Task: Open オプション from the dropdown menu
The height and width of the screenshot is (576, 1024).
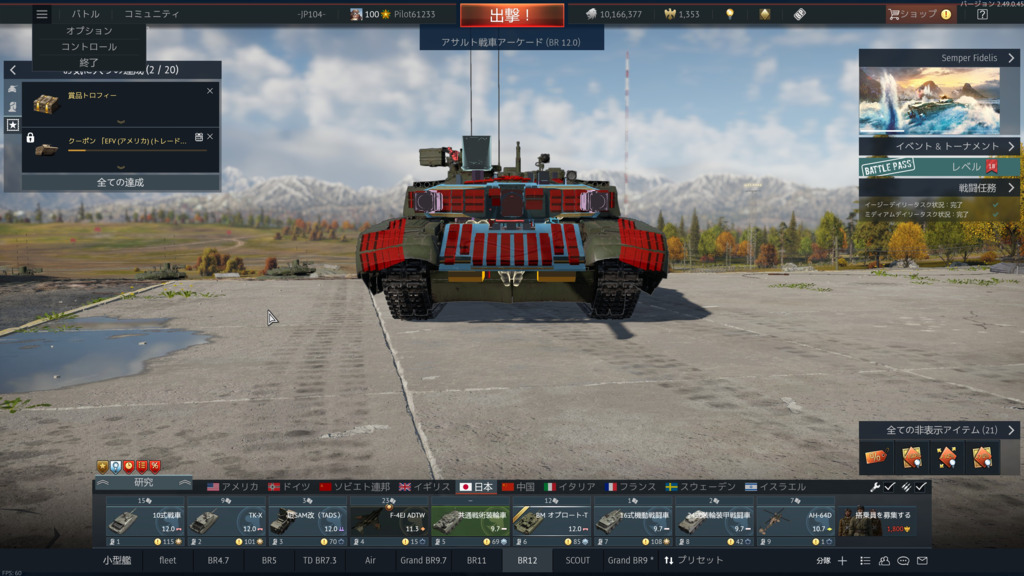Action: [x=89, y=31]
